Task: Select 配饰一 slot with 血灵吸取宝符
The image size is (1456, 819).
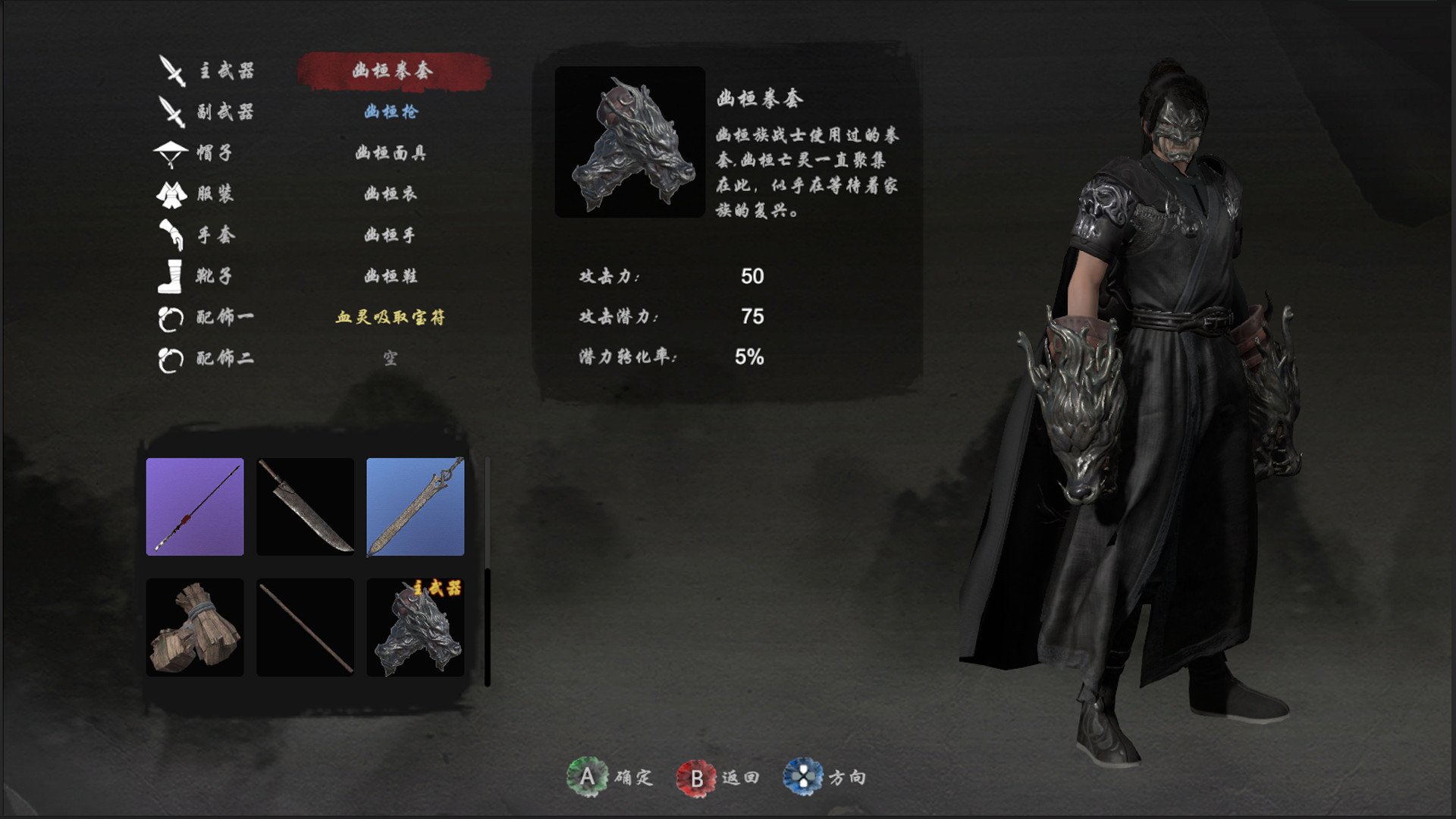Action: pyautogui.click(x=391, y=317)
